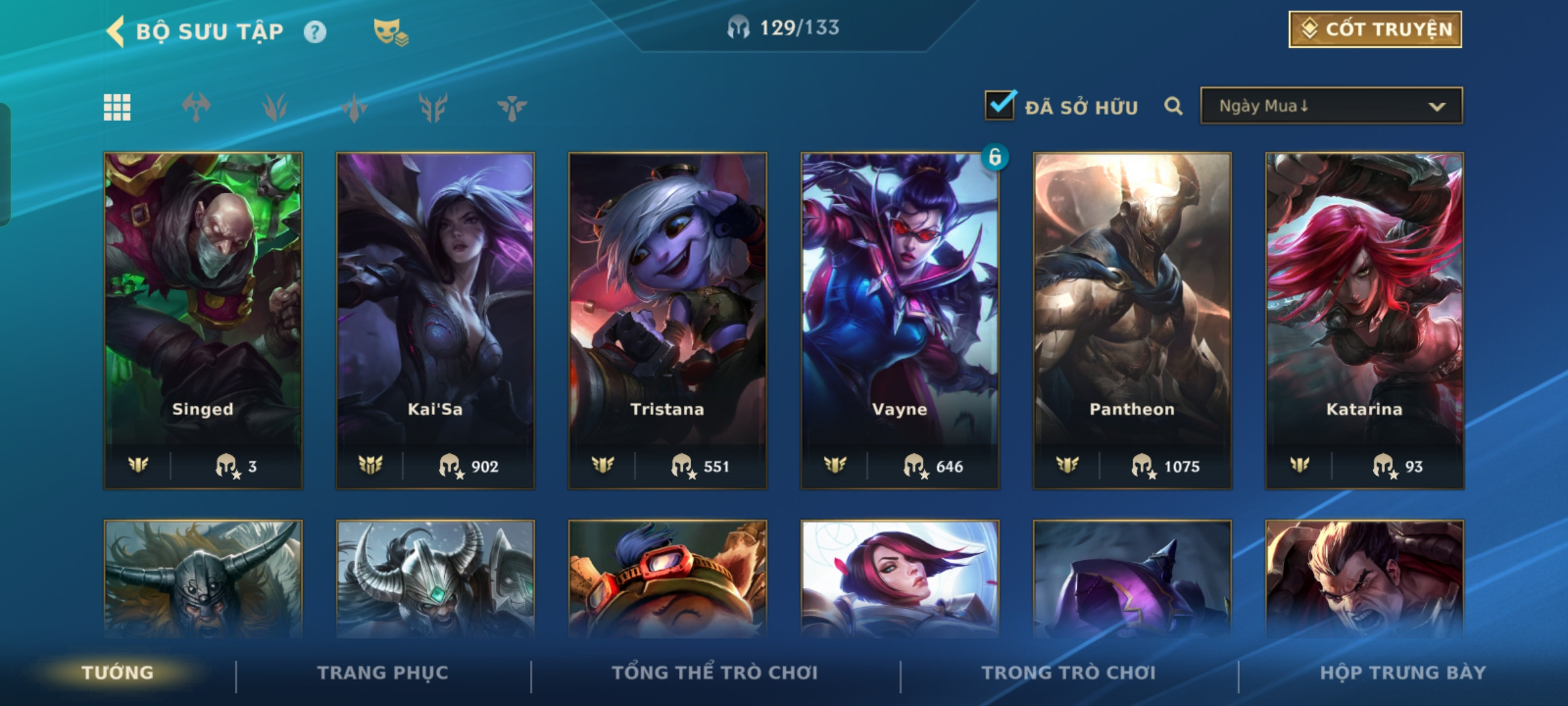Toggle the Đã Sở Hữu checkbox
This screenshot has width=1568, height=706.
click(1000, 105)
